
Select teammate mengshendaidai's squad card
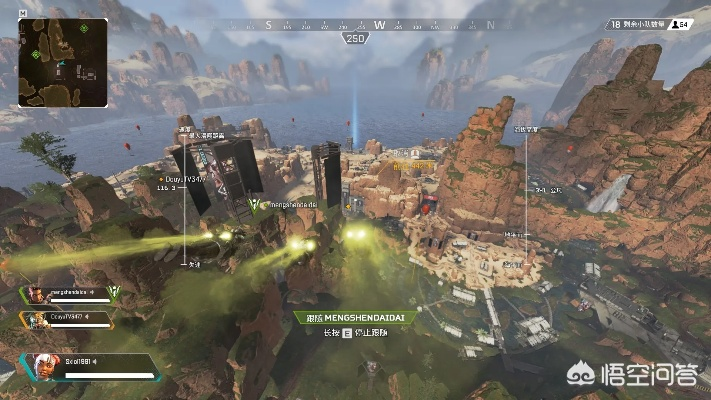pos(63,294)
